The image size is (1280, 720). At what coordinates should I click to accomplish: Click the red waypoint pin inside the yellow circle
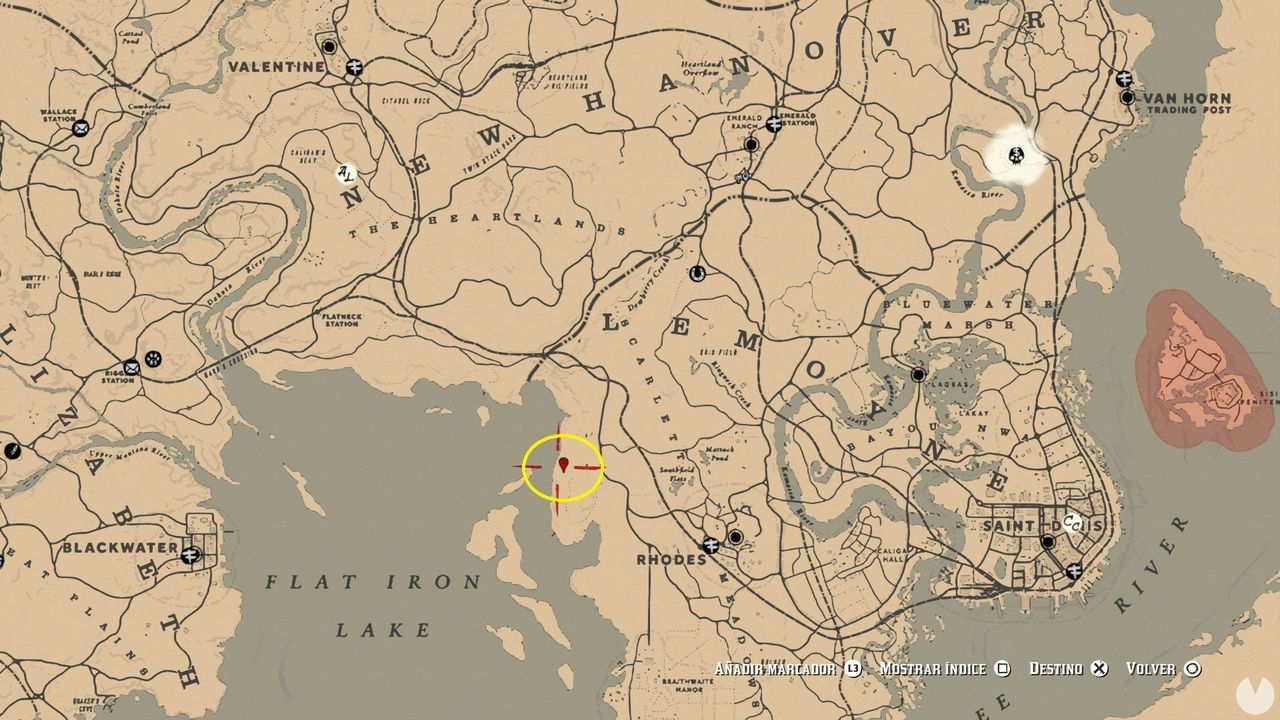(x=563, y=463)
